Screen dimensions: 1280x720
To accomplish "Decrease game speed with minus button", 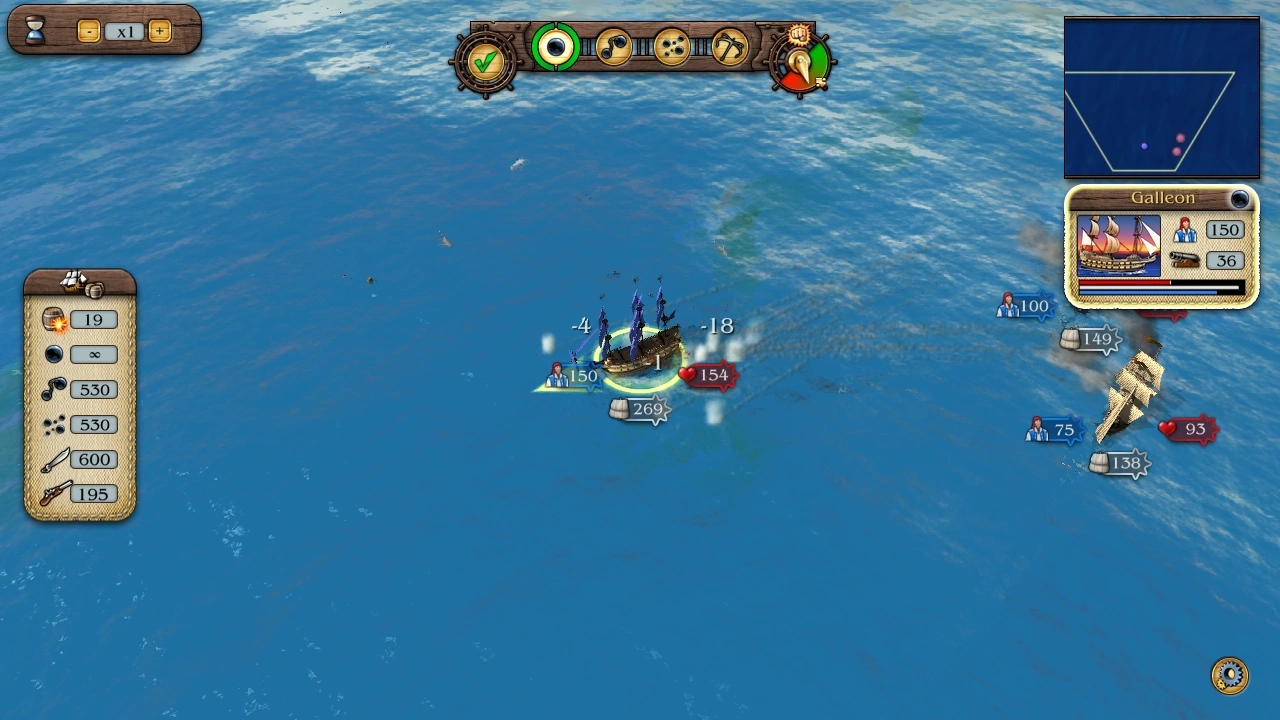I will 88,31.
